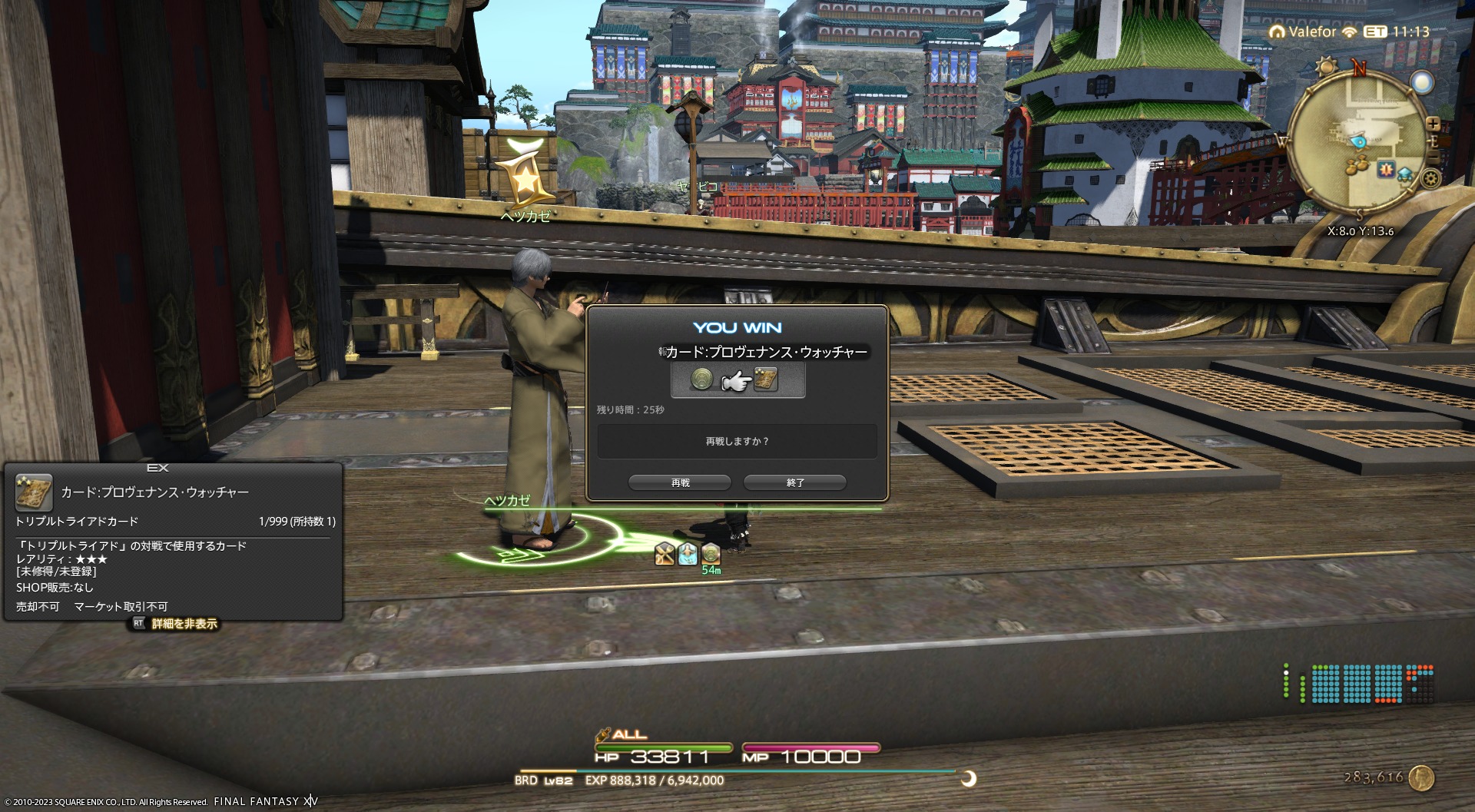Image resolution: width=1475 pixels, height=812 pixels.
Task: Select 終了 to end the match
Action: (795, 482)
